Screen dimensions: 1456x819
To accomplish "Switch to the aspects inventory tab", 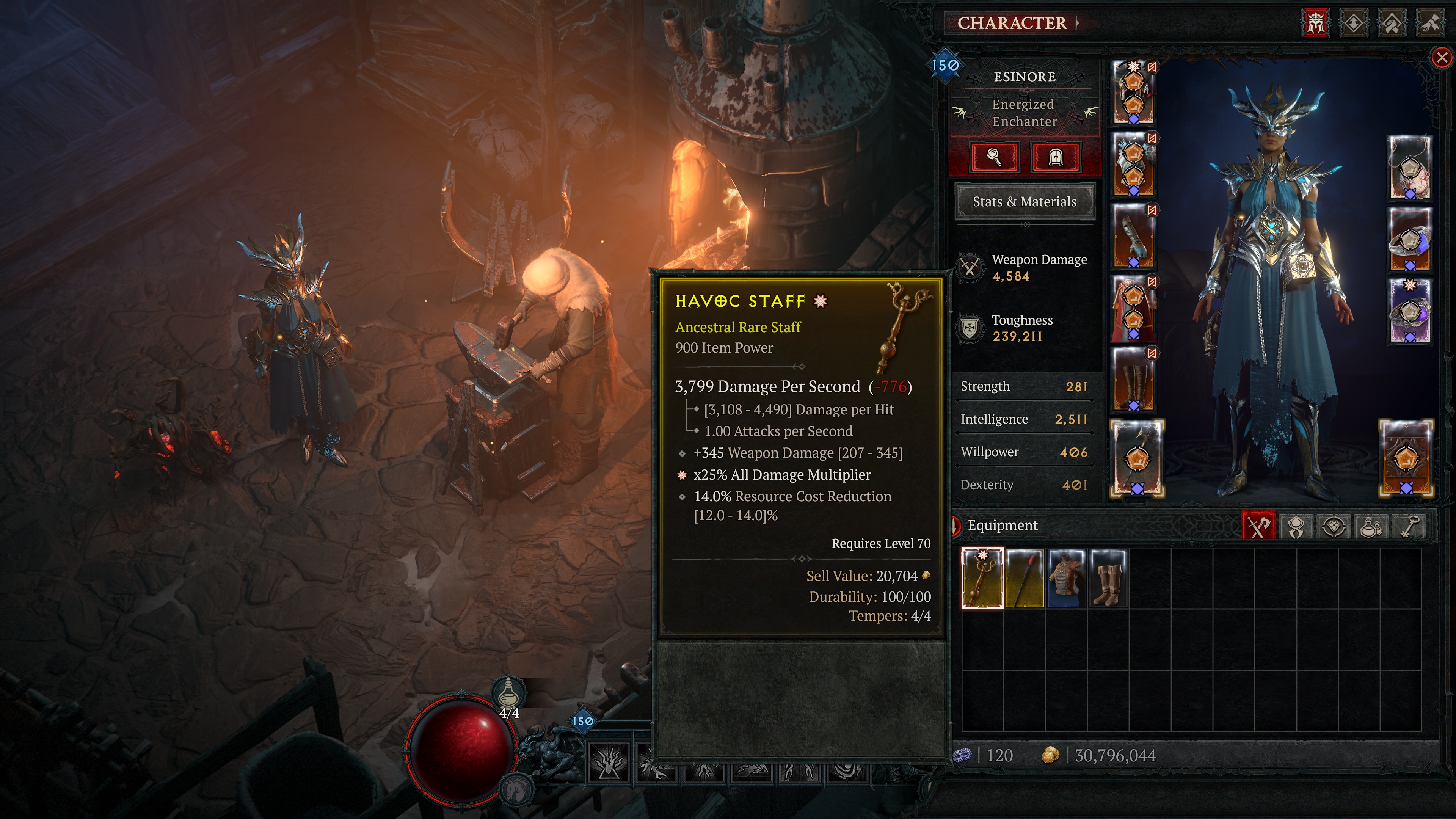I will [1296, 526].
